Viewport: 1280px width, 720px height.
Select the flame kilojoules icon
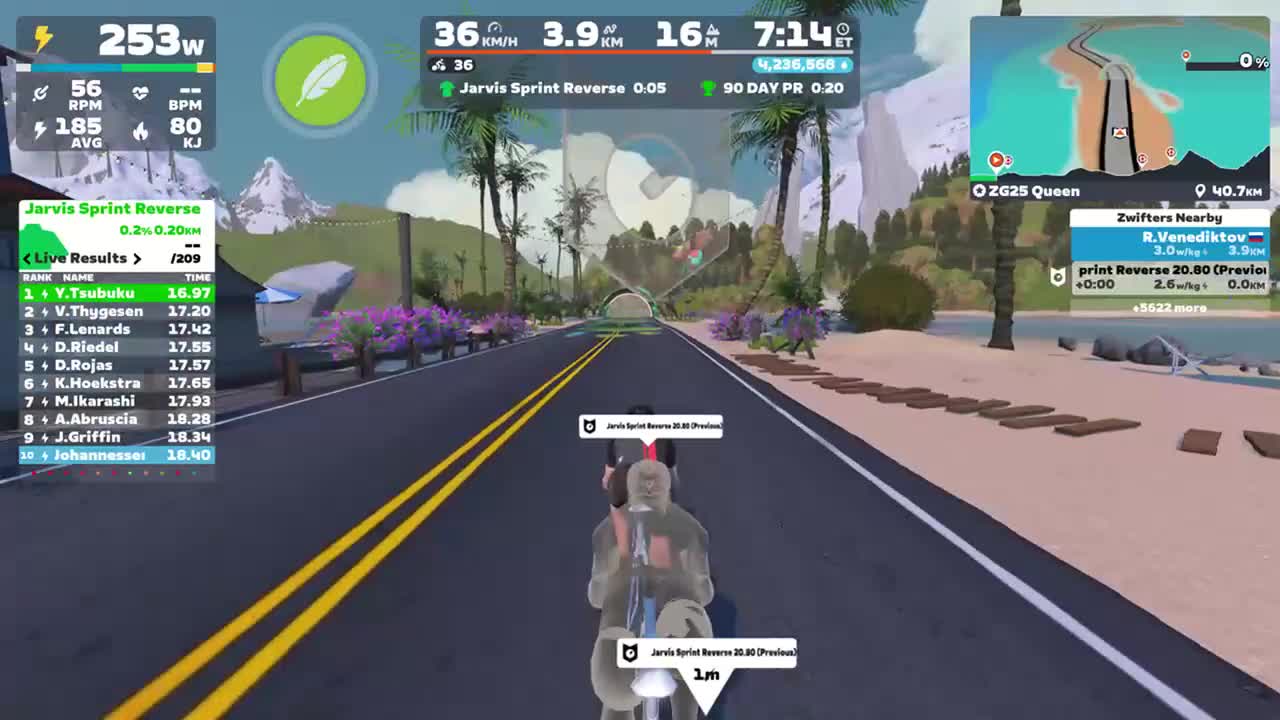(142, 131)
